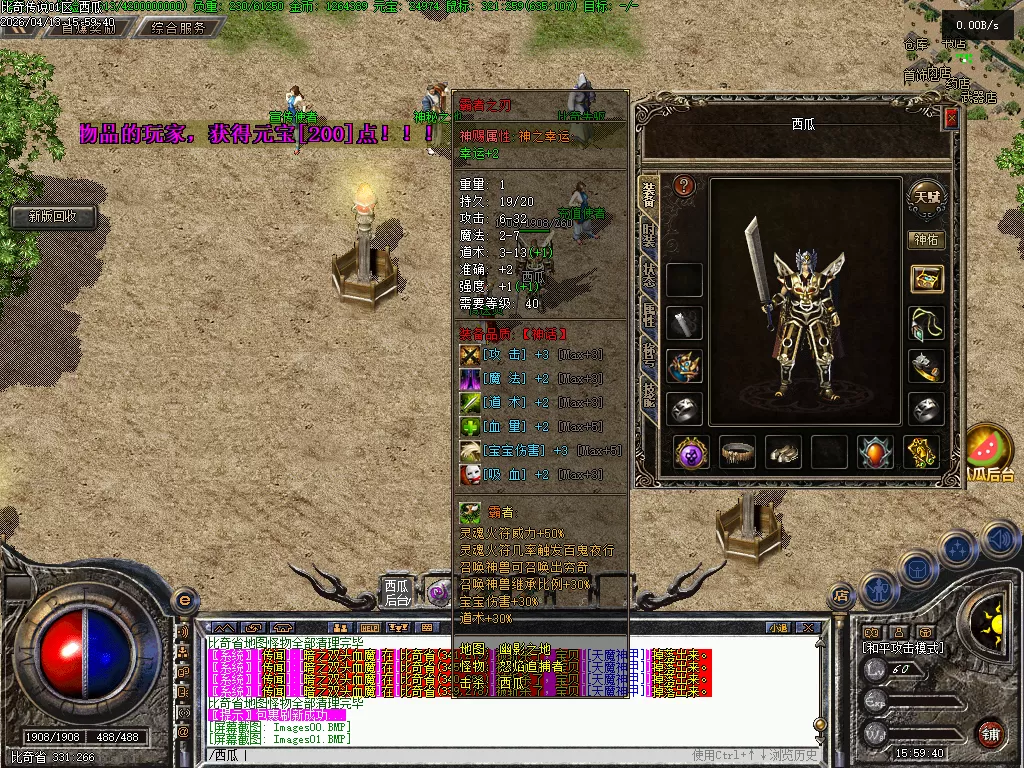
Task: Select the silver belt equipment slot
Action: click(738, 452)
